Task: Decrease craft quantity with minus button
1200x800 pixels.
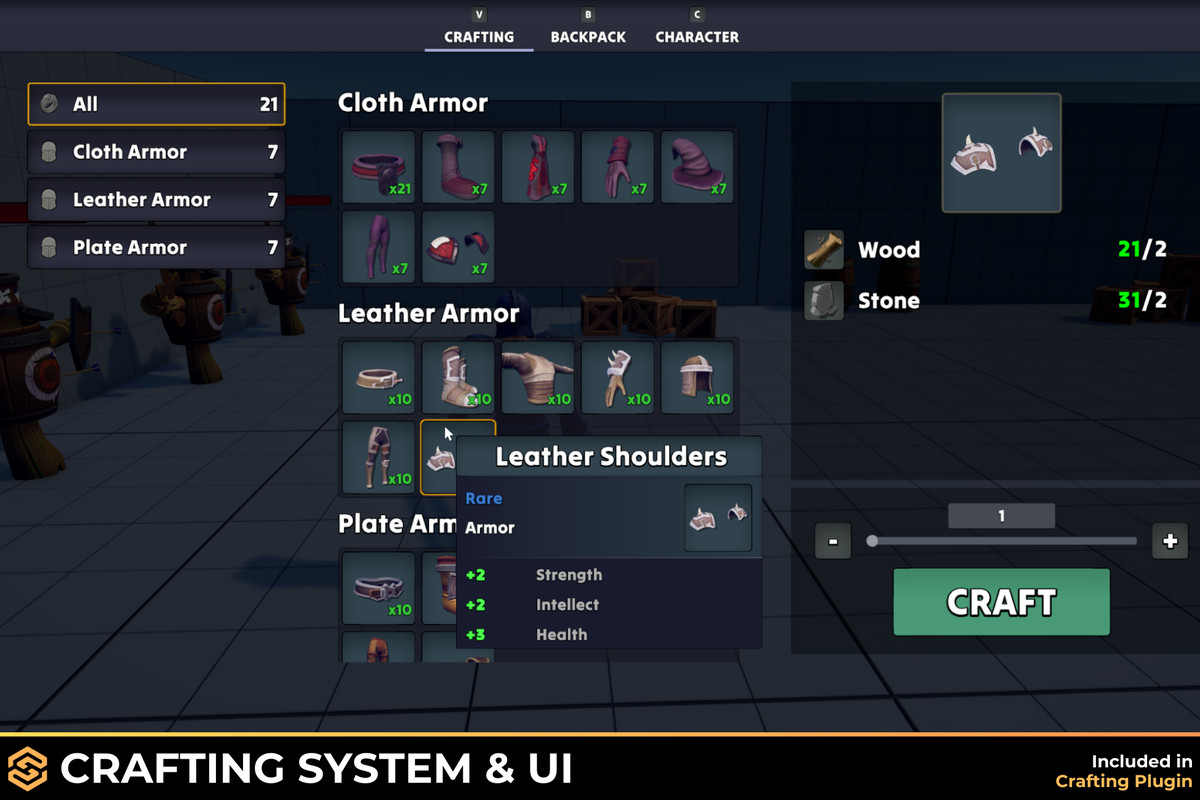Action: (833, 542)
